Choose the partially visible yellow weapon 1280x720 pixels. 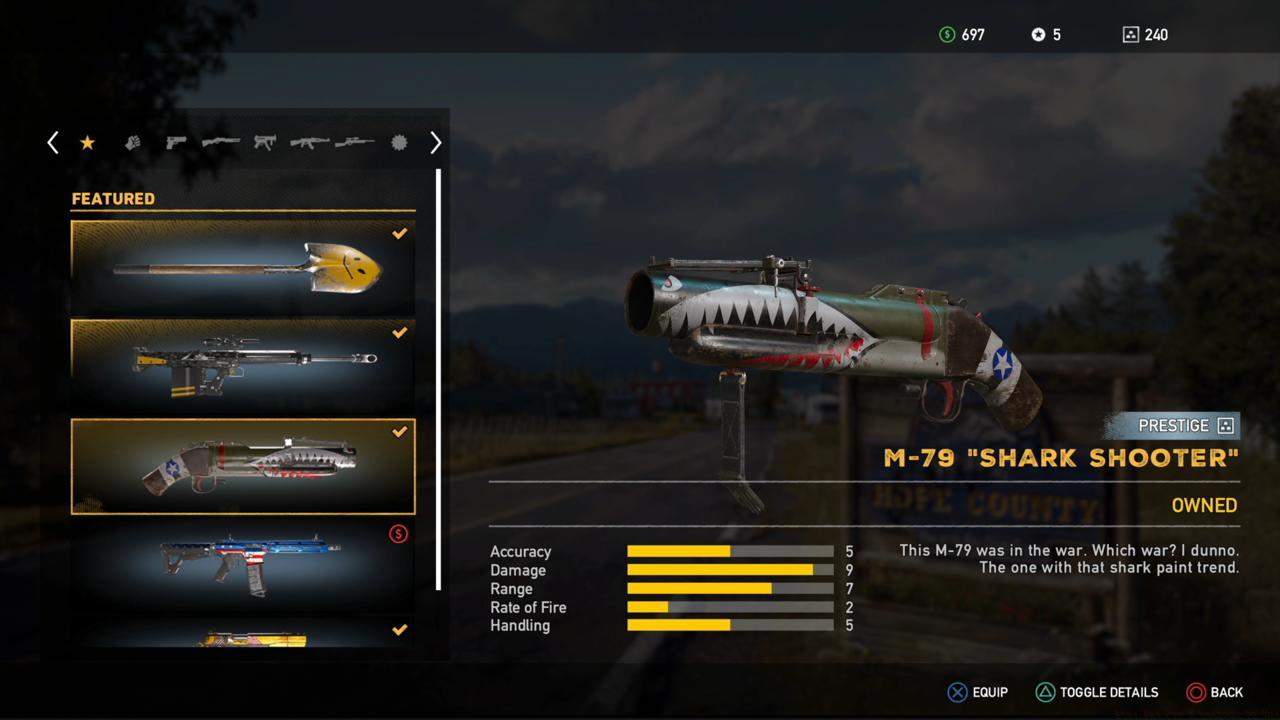point(243,636)
